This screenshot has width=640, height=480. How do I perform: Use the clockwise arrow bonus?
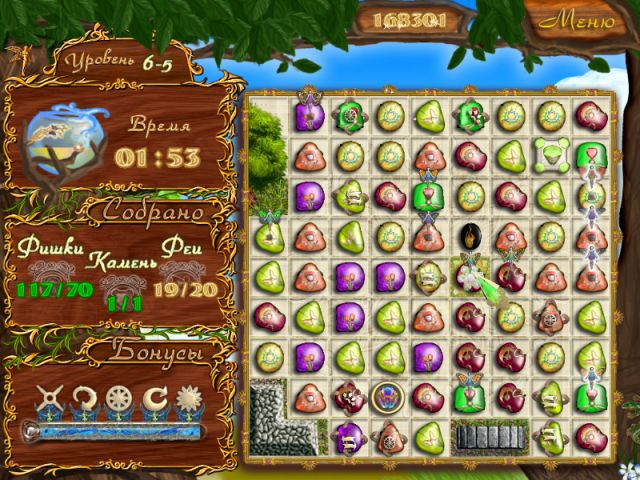(86, 398)
